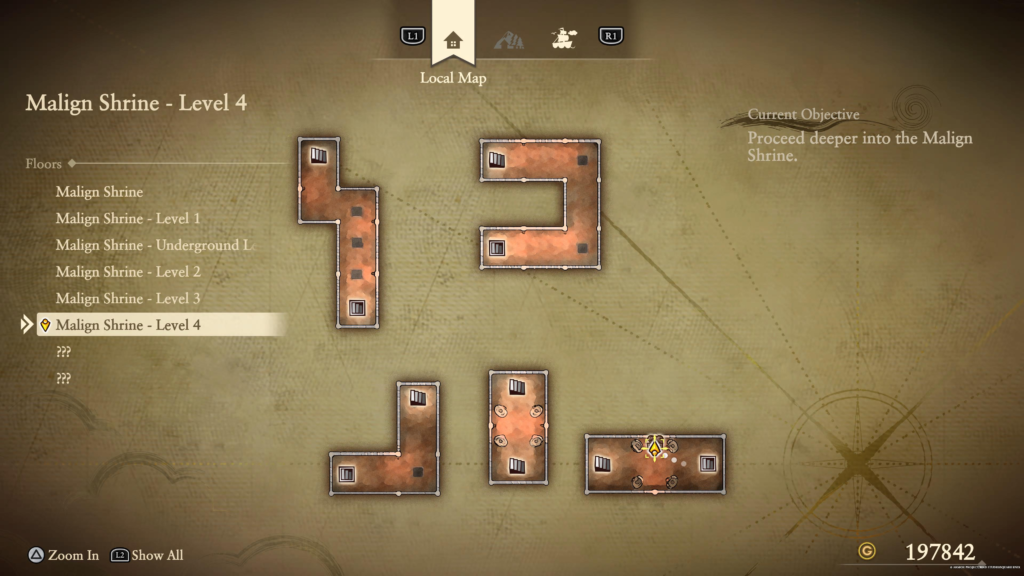
Task: Show the Malign Shrine - Level 3 map
Action: [128, 298]
